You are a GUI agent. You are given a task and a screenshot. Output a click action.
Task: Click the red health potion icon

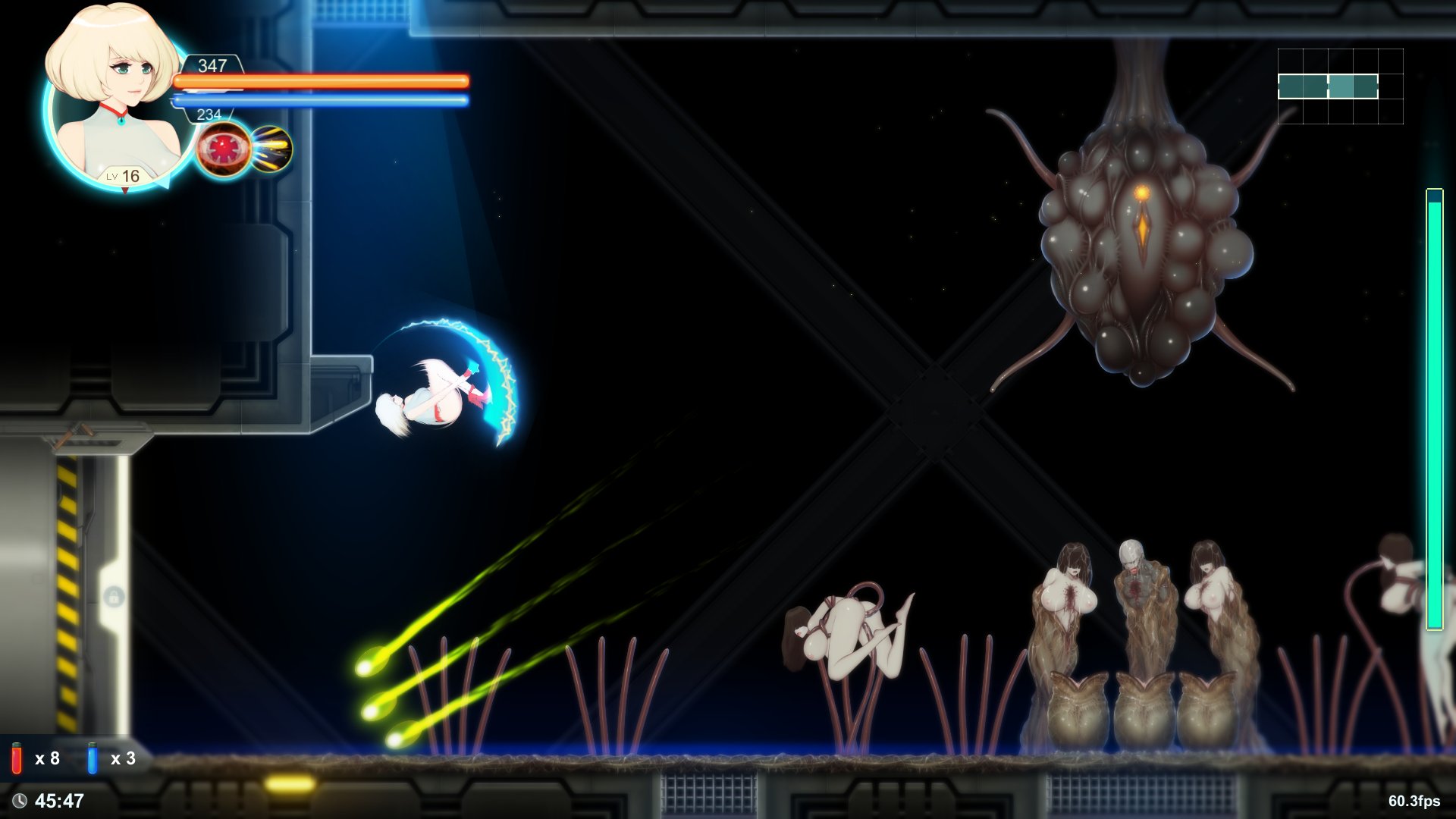(x=17, y=758)
